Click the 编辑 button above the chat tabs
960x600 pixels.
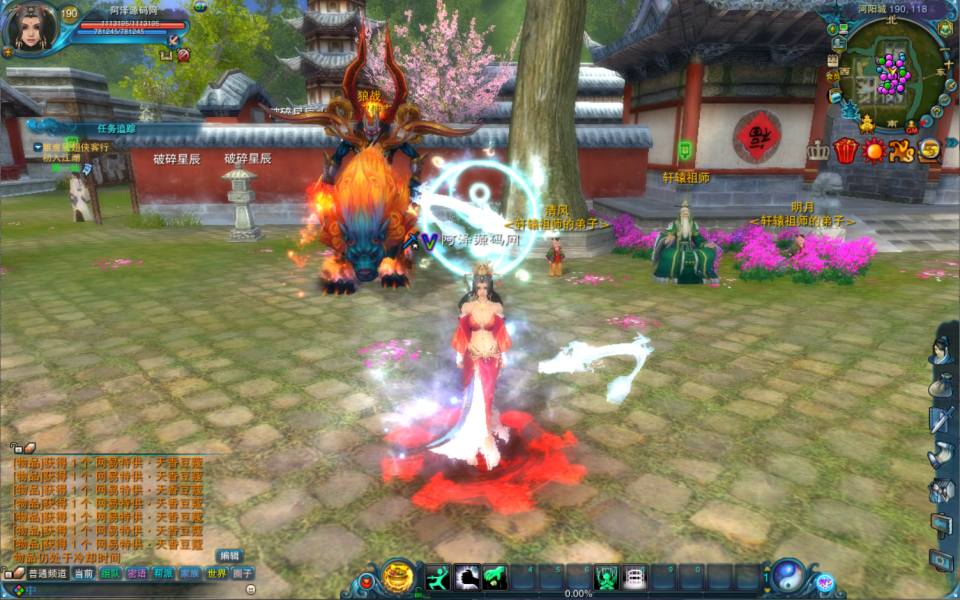[229, 555]
